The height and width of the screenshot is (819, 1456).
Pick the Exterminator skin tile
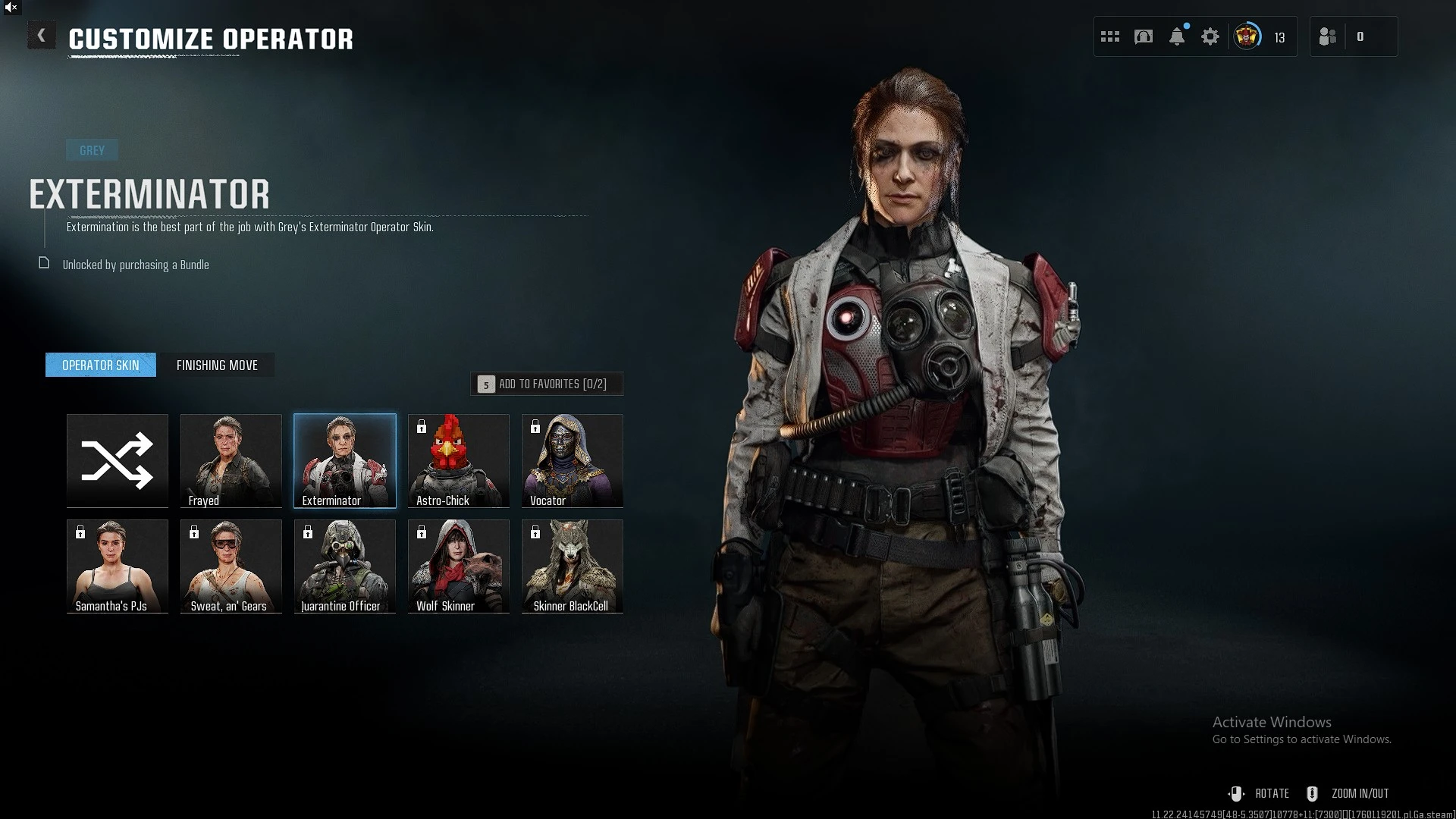pyautogui.click(x=345, y=460)
